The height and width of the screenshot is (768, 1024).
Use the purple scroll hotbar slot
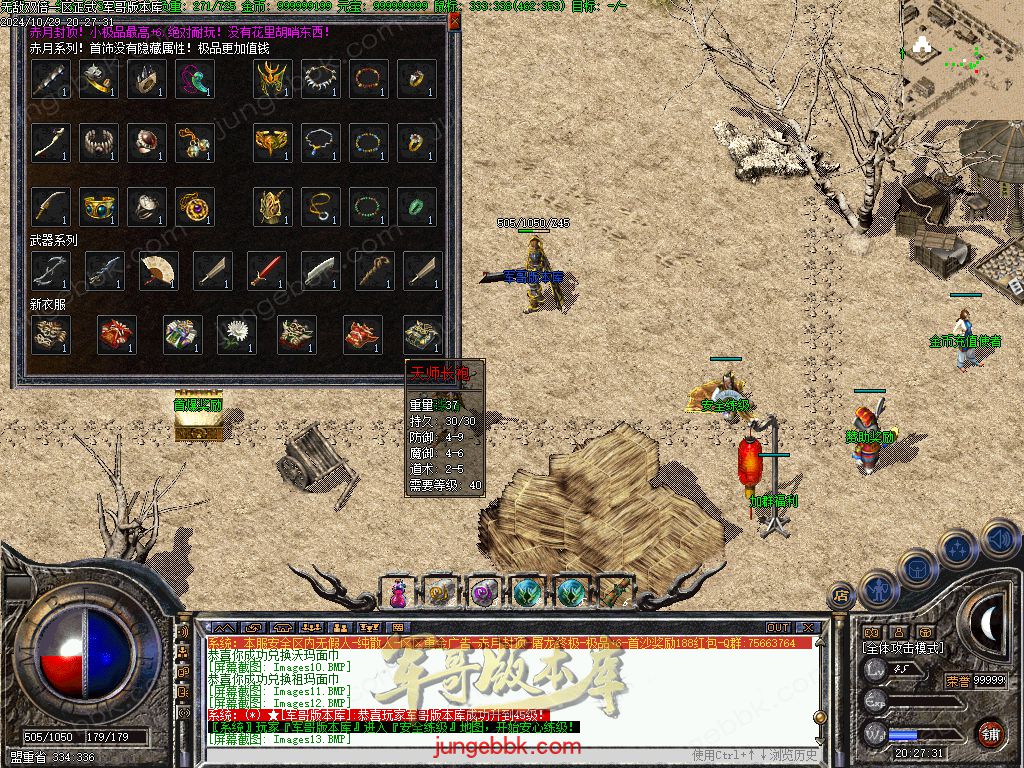[x=485, y=593]
